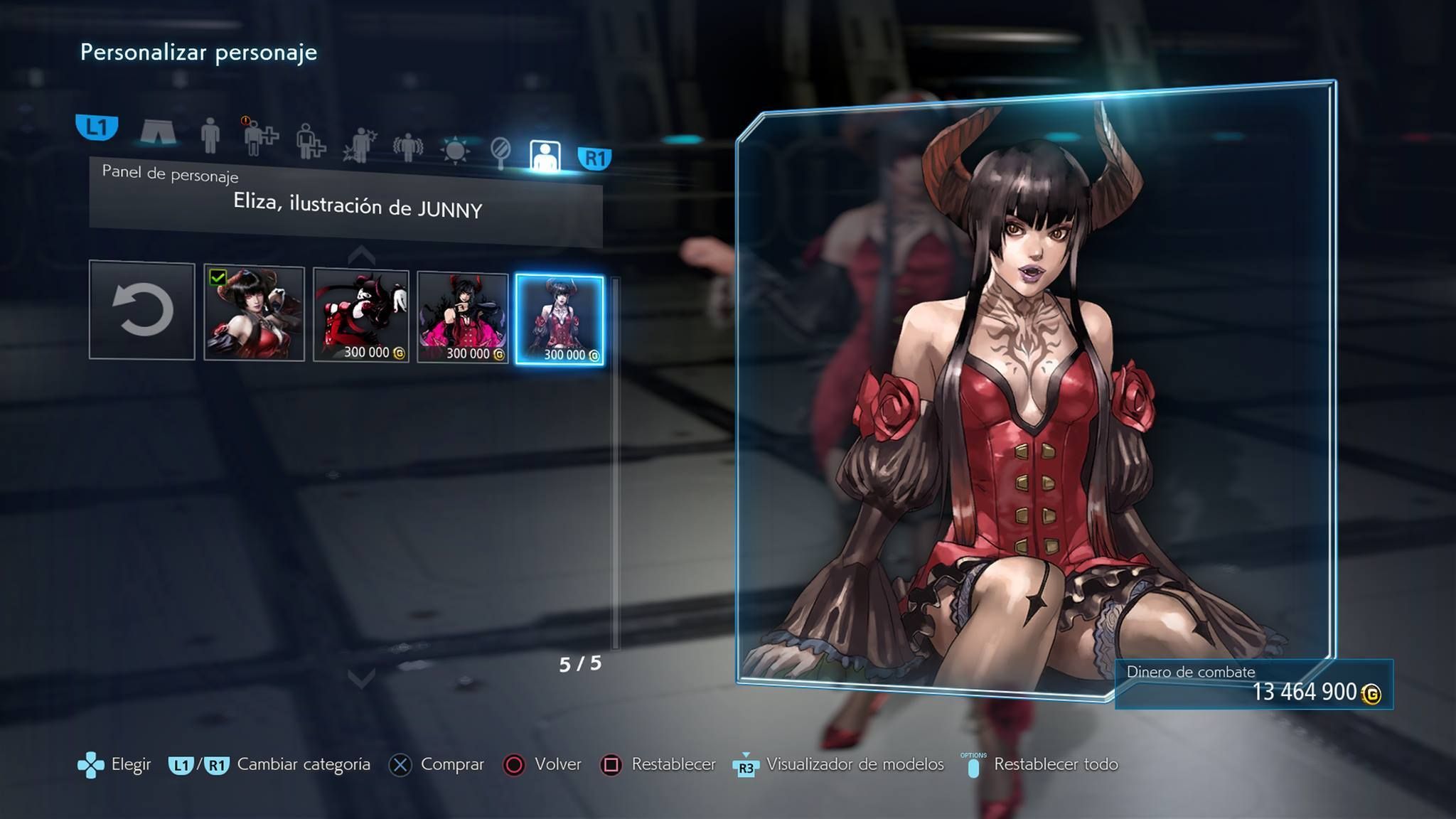Select the red and black masked panel
Viewport: 1456px width, 819px height.
click(x=361, y=316)
